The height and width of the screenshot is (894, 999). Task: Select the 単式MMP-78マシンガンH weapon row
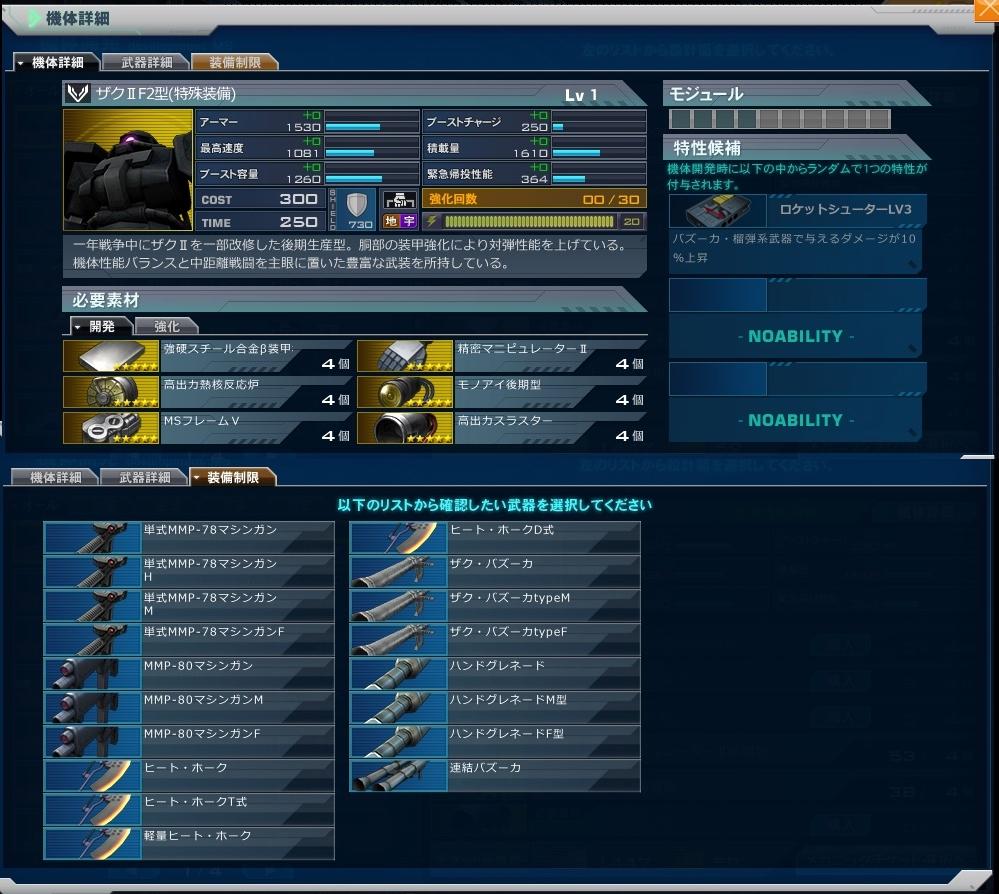click(189, 571)
